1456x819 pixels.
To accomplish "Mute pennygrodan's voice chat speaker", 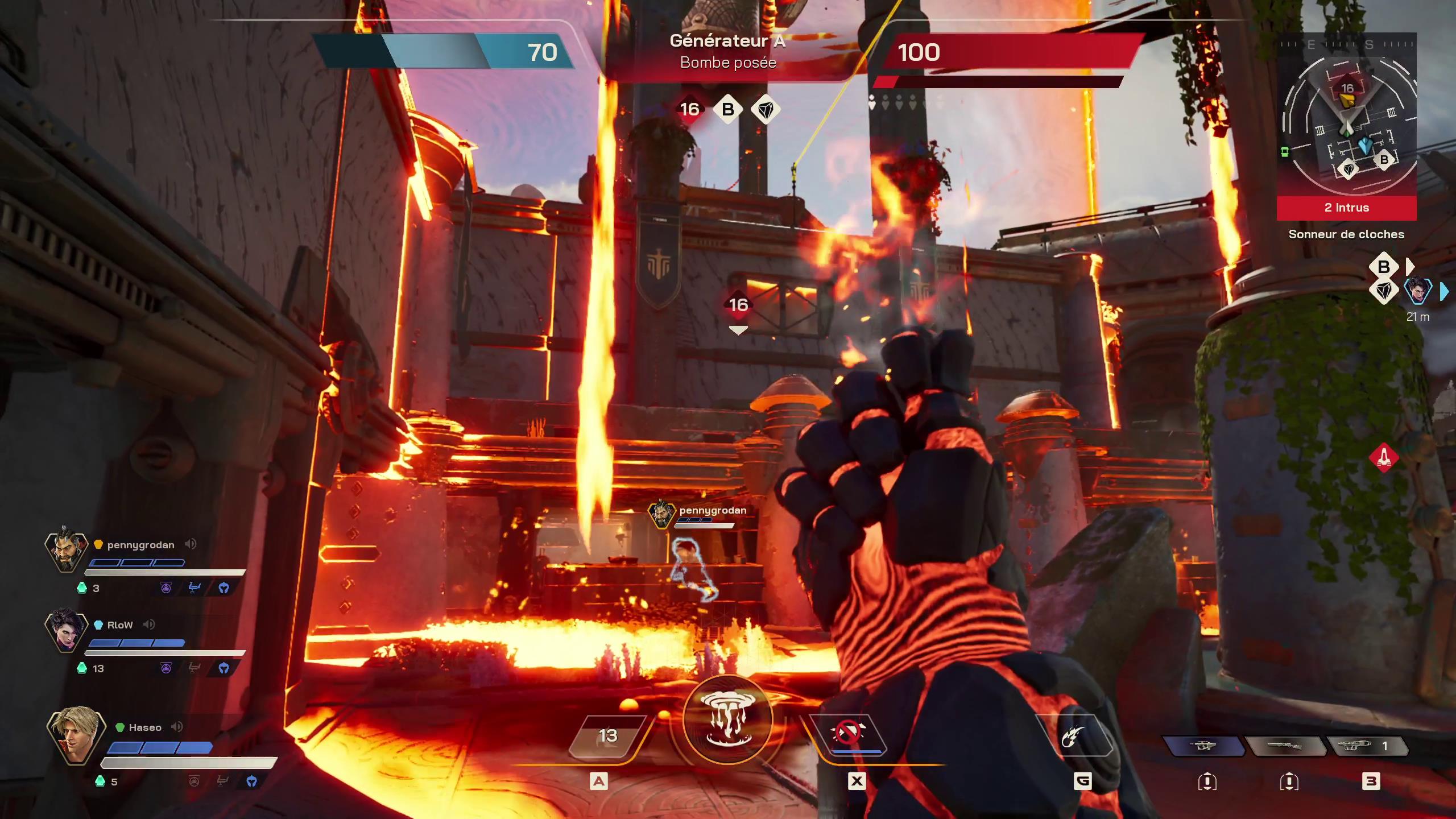I will coord(192,544).
